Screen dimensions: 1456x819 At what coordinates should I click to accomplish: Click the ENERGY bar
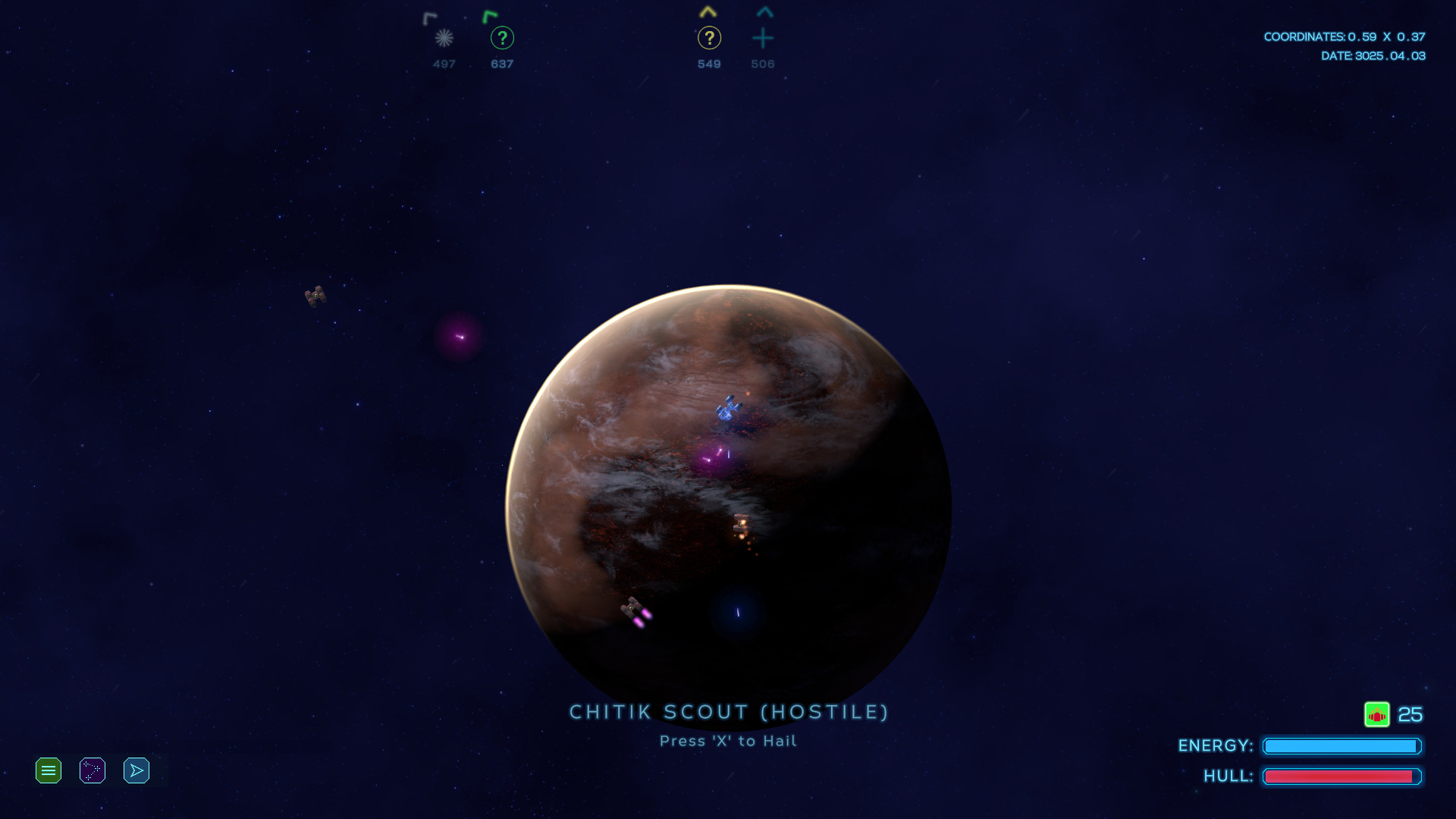click(1342, 746)
